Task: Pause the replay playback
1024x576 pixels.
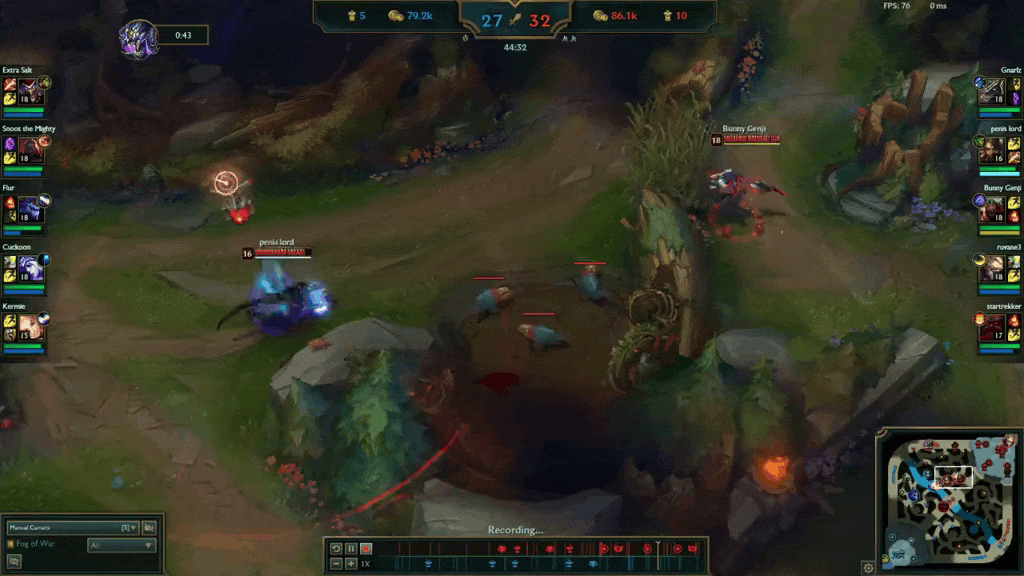Action: pos(351,548)
